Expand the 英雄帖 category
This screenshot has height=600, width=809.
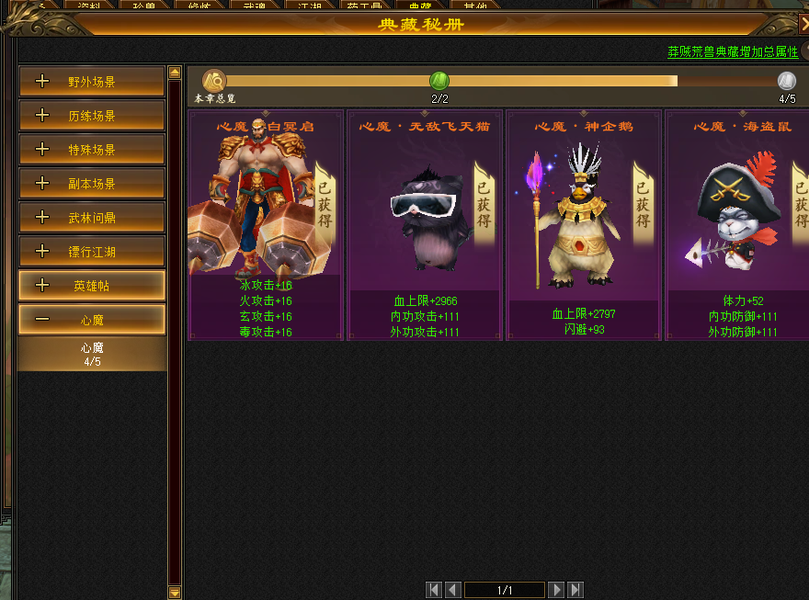point(91,286)
